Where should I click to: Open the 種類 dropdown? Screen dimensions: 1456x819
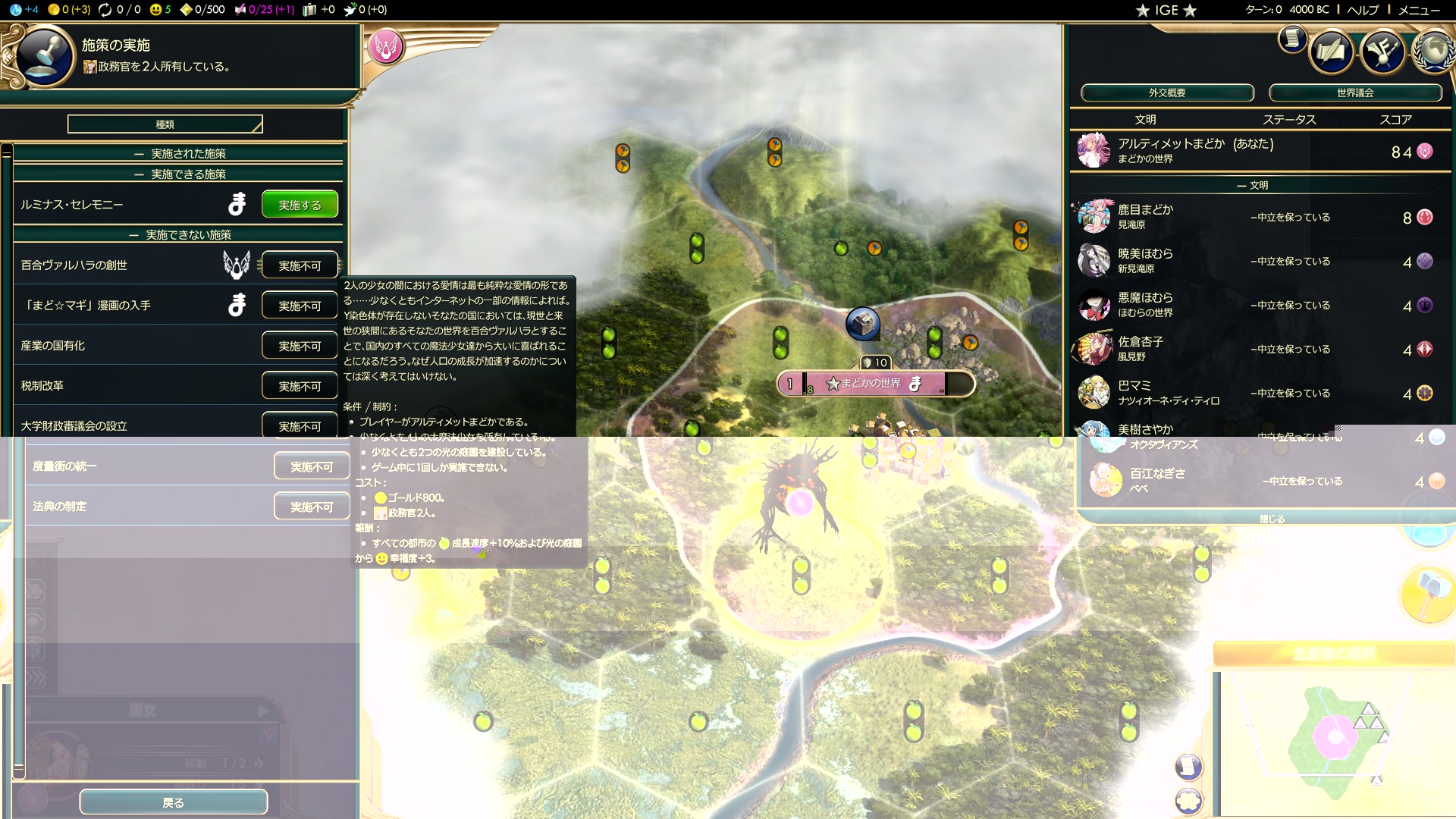[x=165, y=124]
